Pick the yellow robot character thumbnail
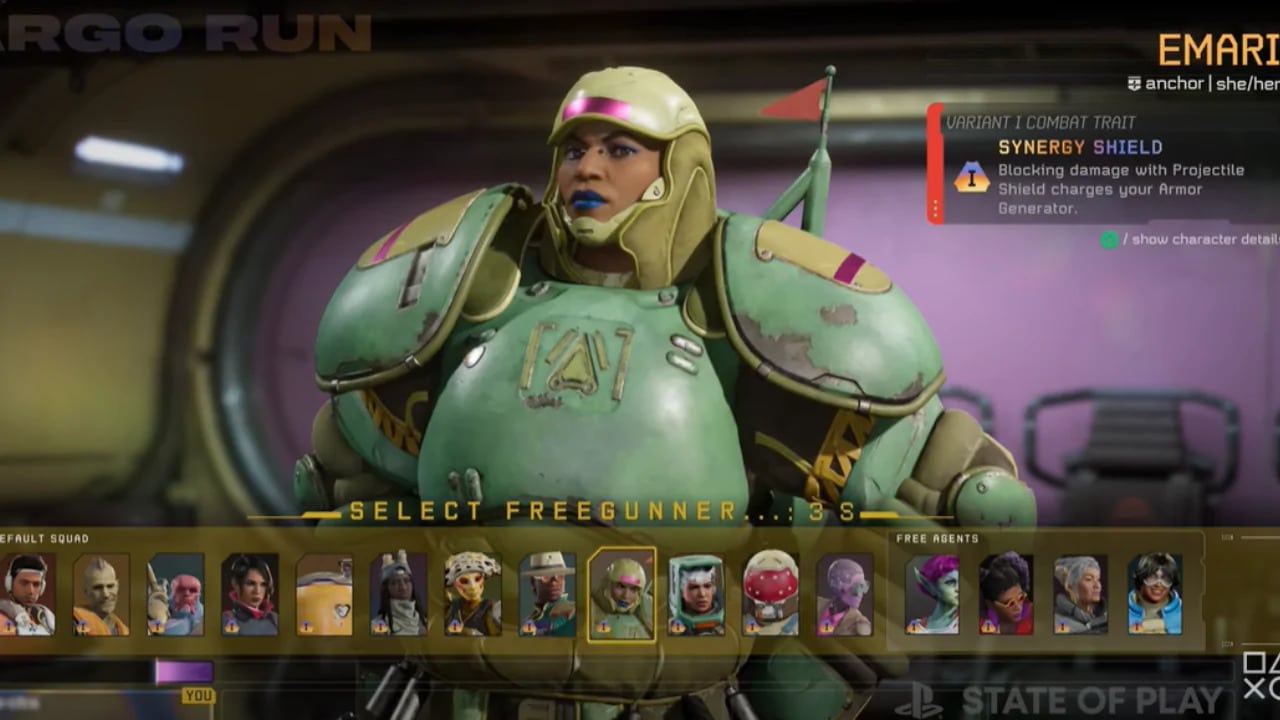1280x720 pixels. click(325, 597)
